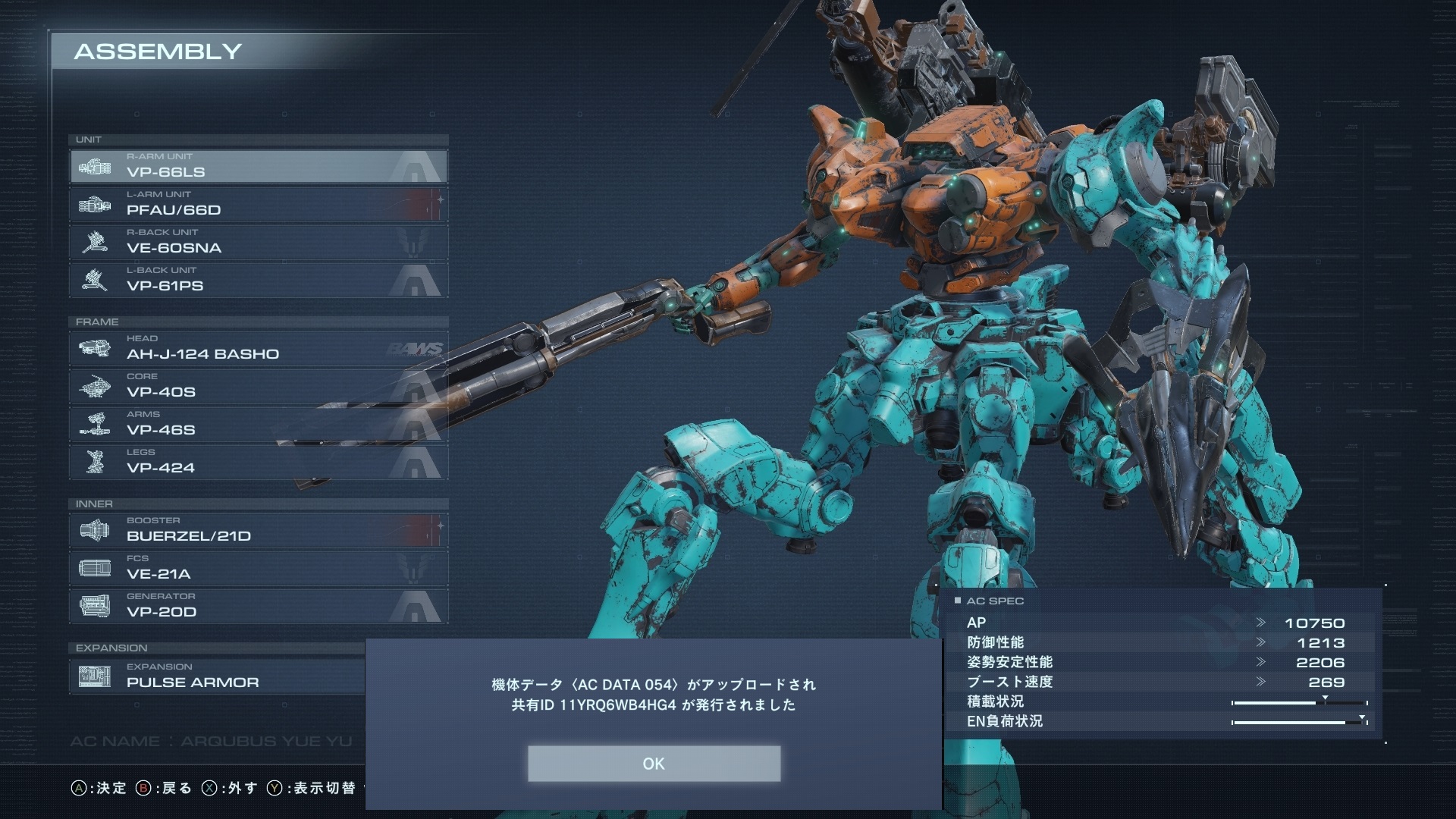Viewport: 1456px width, 819px height.
Task: Select the L-BACK UNIT VP-61PS slot
Action: [x=258, y=280]
